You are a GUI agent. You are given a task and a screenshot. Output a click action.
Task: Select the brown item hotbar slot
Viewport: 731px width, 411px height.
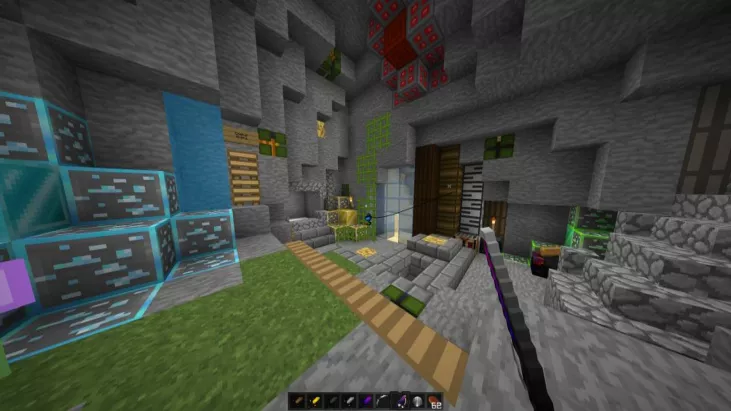[x=297, y=401]
